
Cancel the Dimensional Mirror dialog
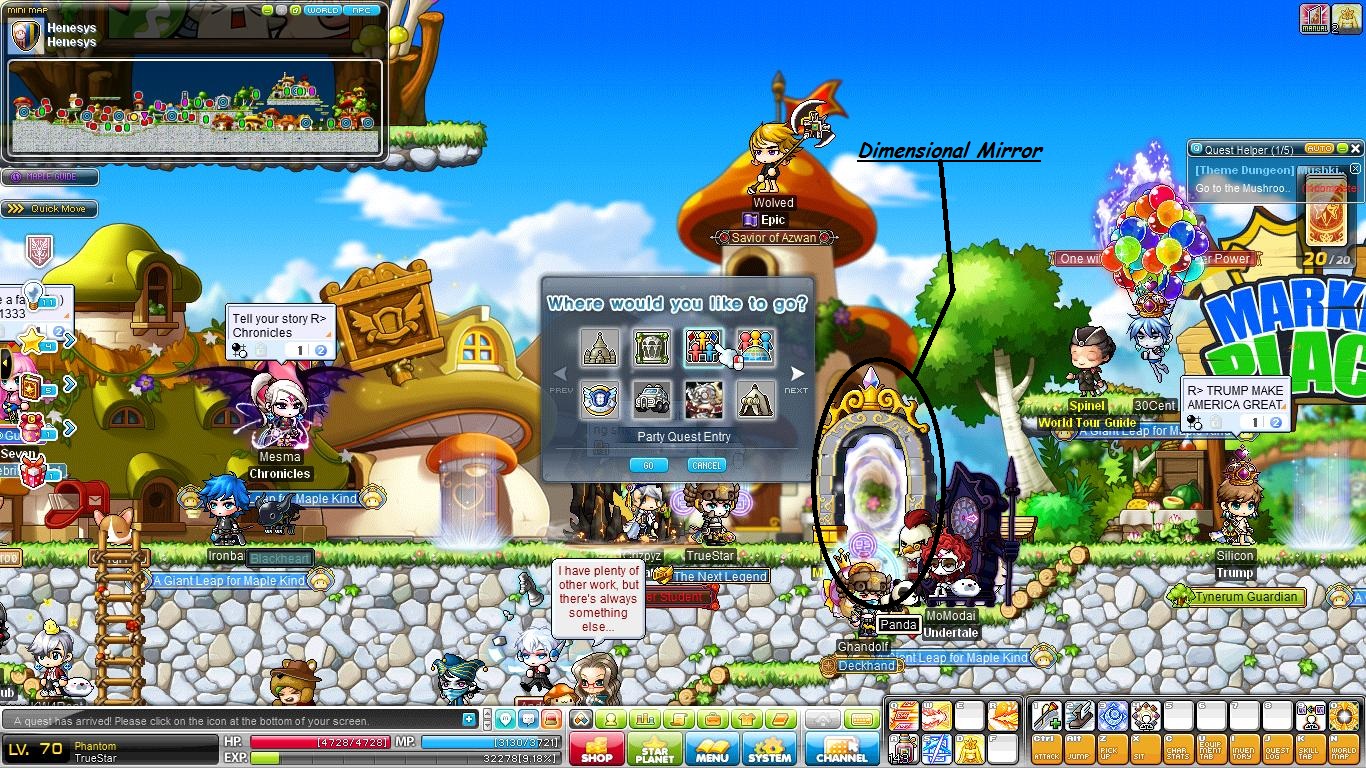(x=706, y=464)
